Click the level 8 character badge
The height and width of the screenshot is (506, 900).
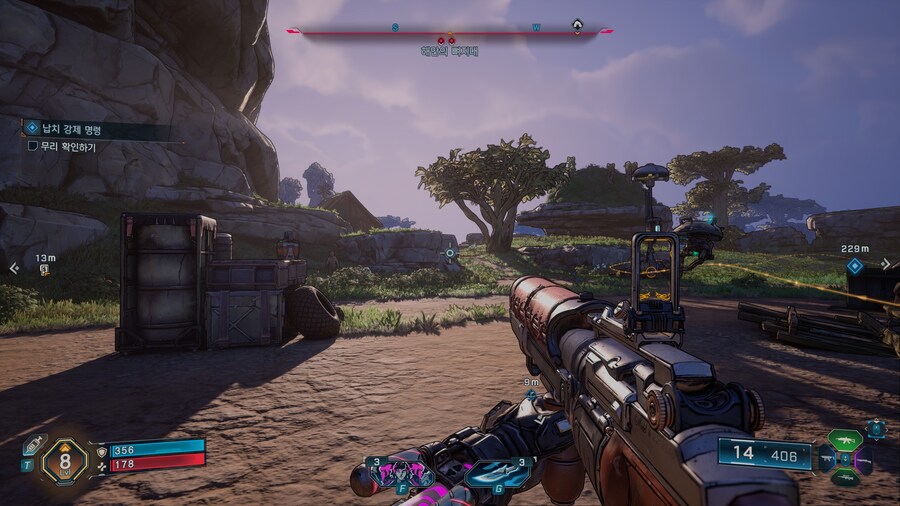pos(65,462)
